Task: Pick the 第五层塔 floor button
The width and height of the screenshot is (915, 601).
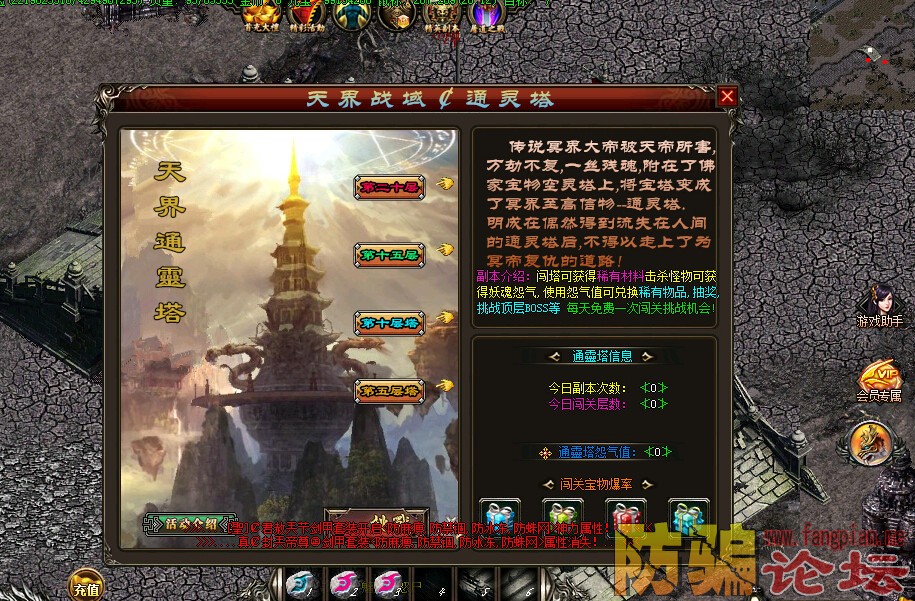Action: pyautogui.click(x=390, y=391)
